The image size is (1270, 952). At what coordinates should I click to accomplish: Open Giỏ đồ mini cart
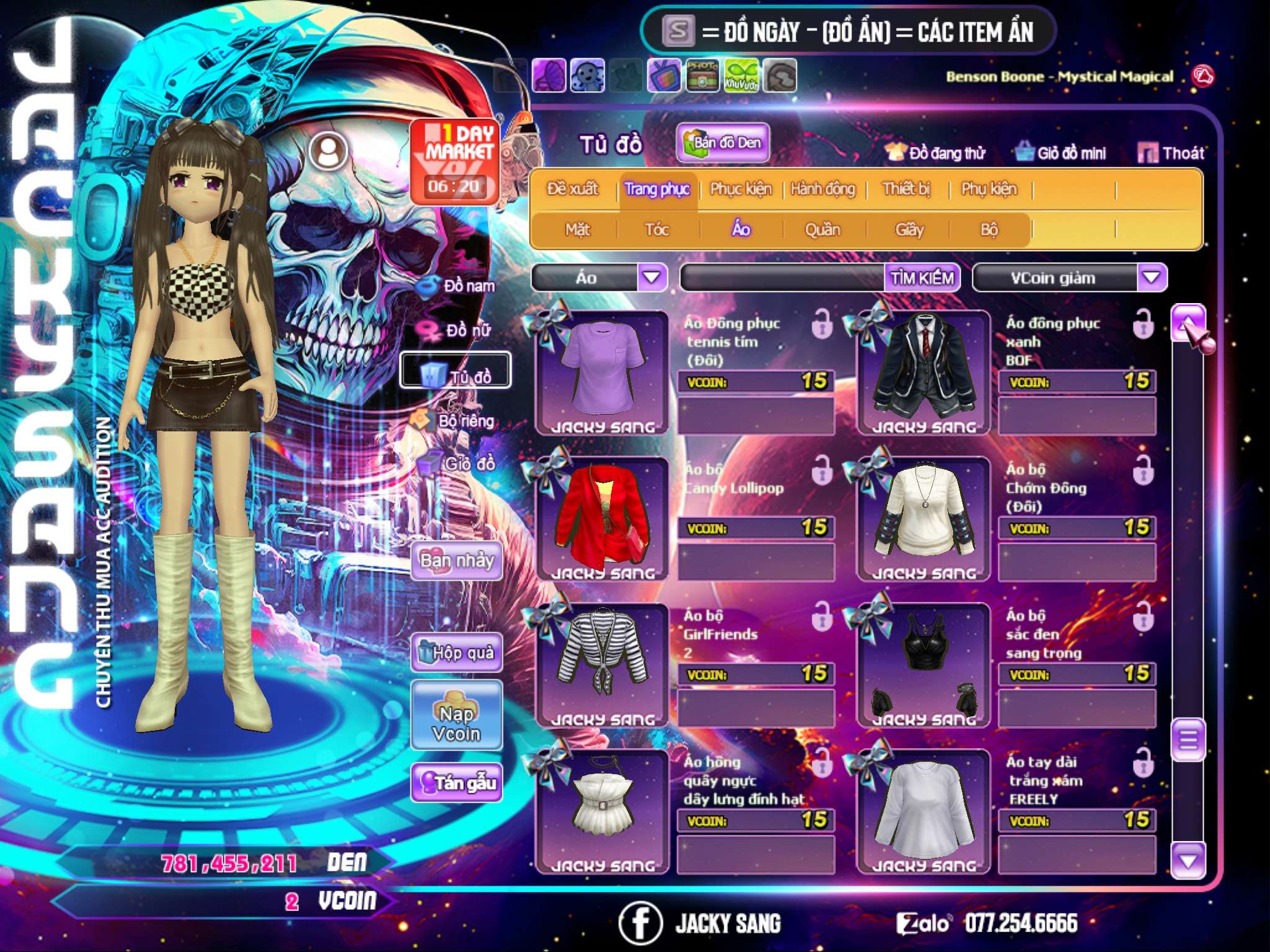pyautogui.click(x=1061, y=153)
